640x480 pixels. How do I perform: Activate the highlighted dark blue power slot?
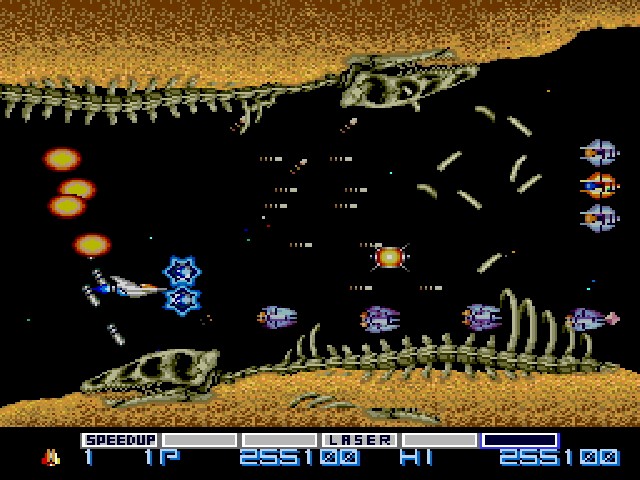519,440
